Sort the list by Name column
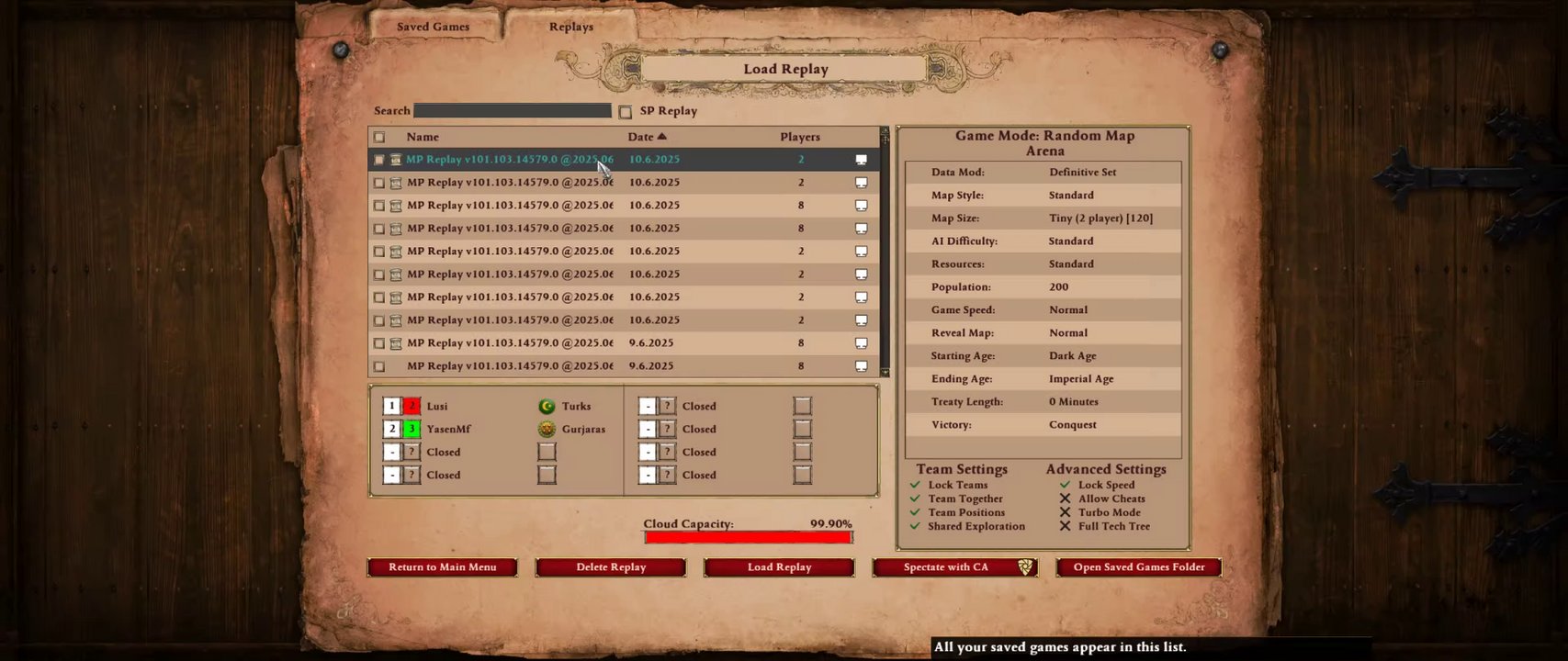The width and height of the screenshot is (1568, 661). point(423,137)
